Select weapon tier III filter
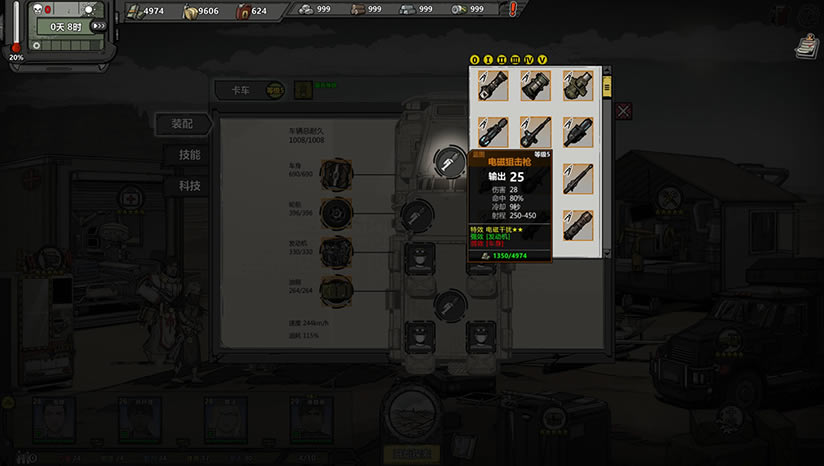The height and width of the screenshot is (466, 824). click(x=515, y=59)
